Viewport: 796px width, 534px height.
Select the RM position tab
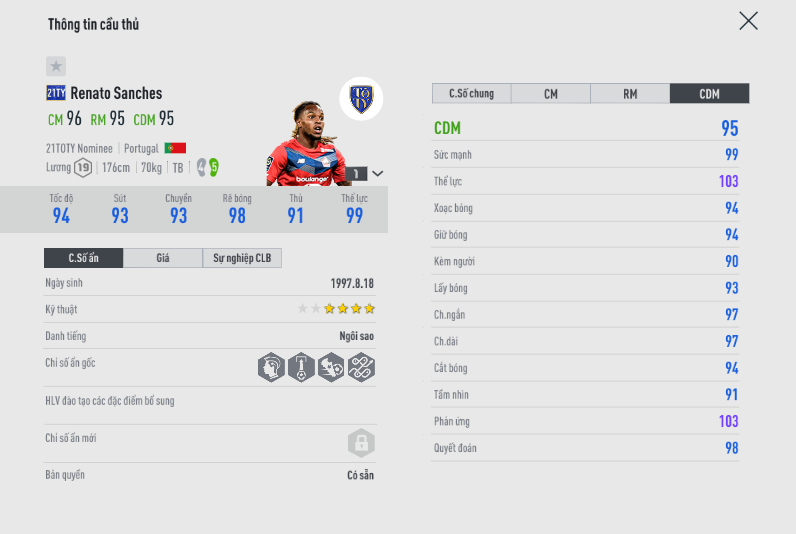pos(630,94)
